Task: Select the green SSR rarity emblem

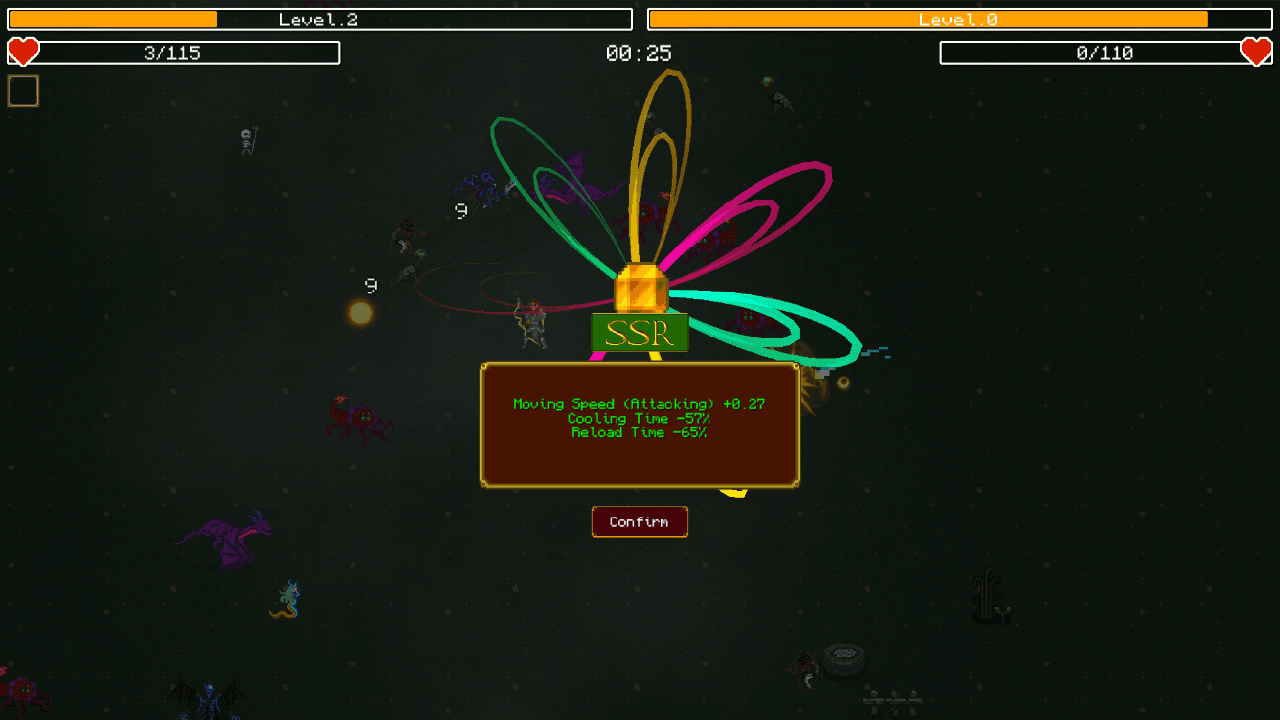Action: coord(640,332)
